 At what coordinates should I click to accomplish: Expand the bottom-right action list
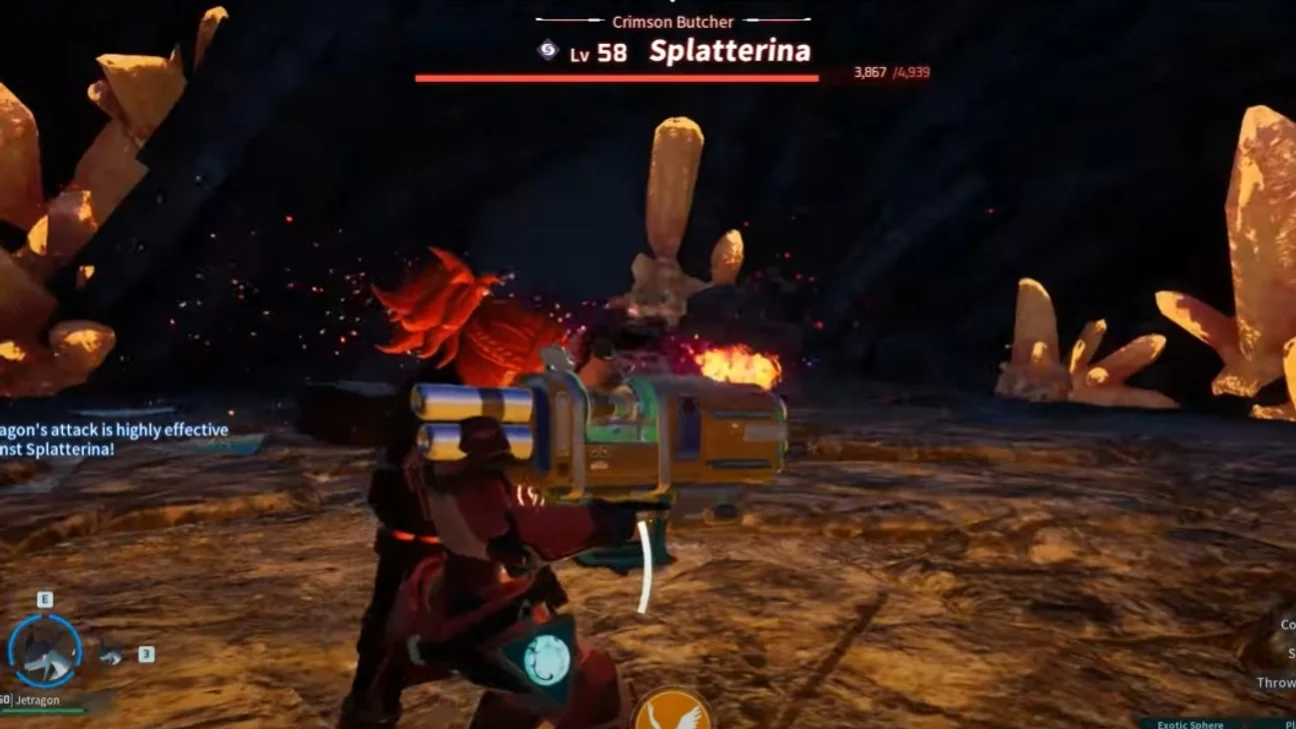[1285, 650]
